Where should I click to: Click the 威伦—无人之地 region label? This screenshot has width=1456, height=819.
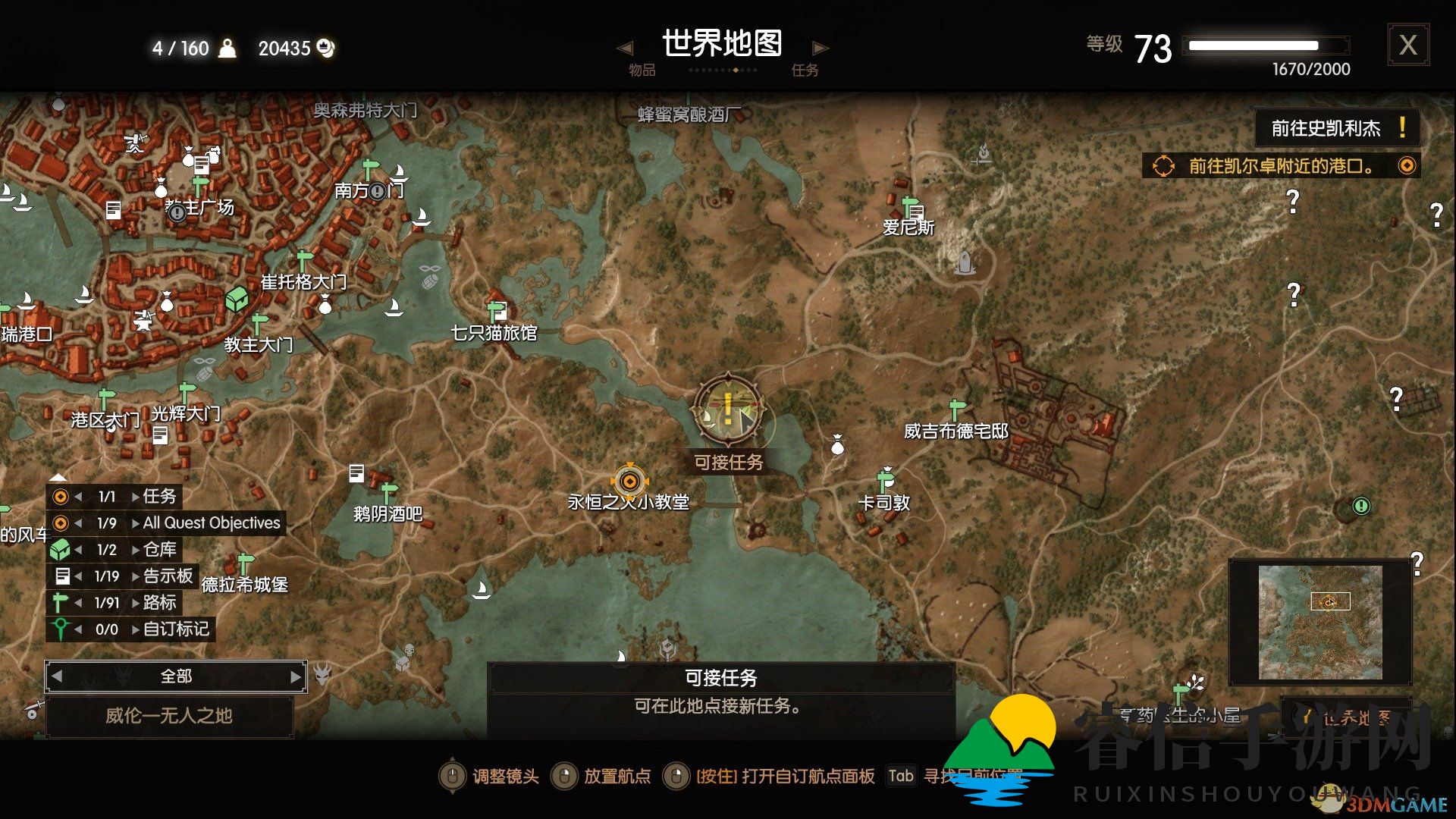171,716
